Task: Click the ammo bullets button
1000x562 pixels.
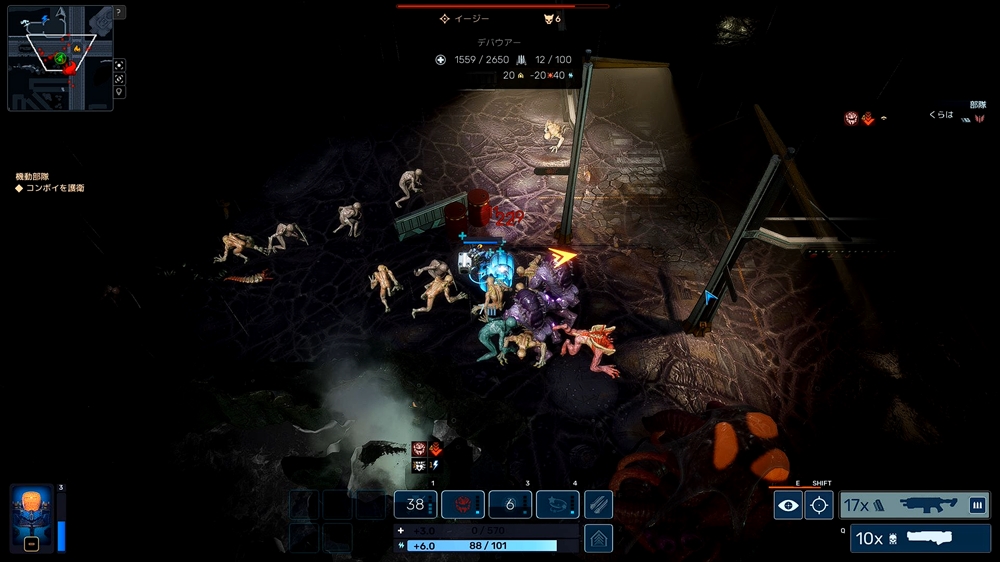Action: (598, 505)
